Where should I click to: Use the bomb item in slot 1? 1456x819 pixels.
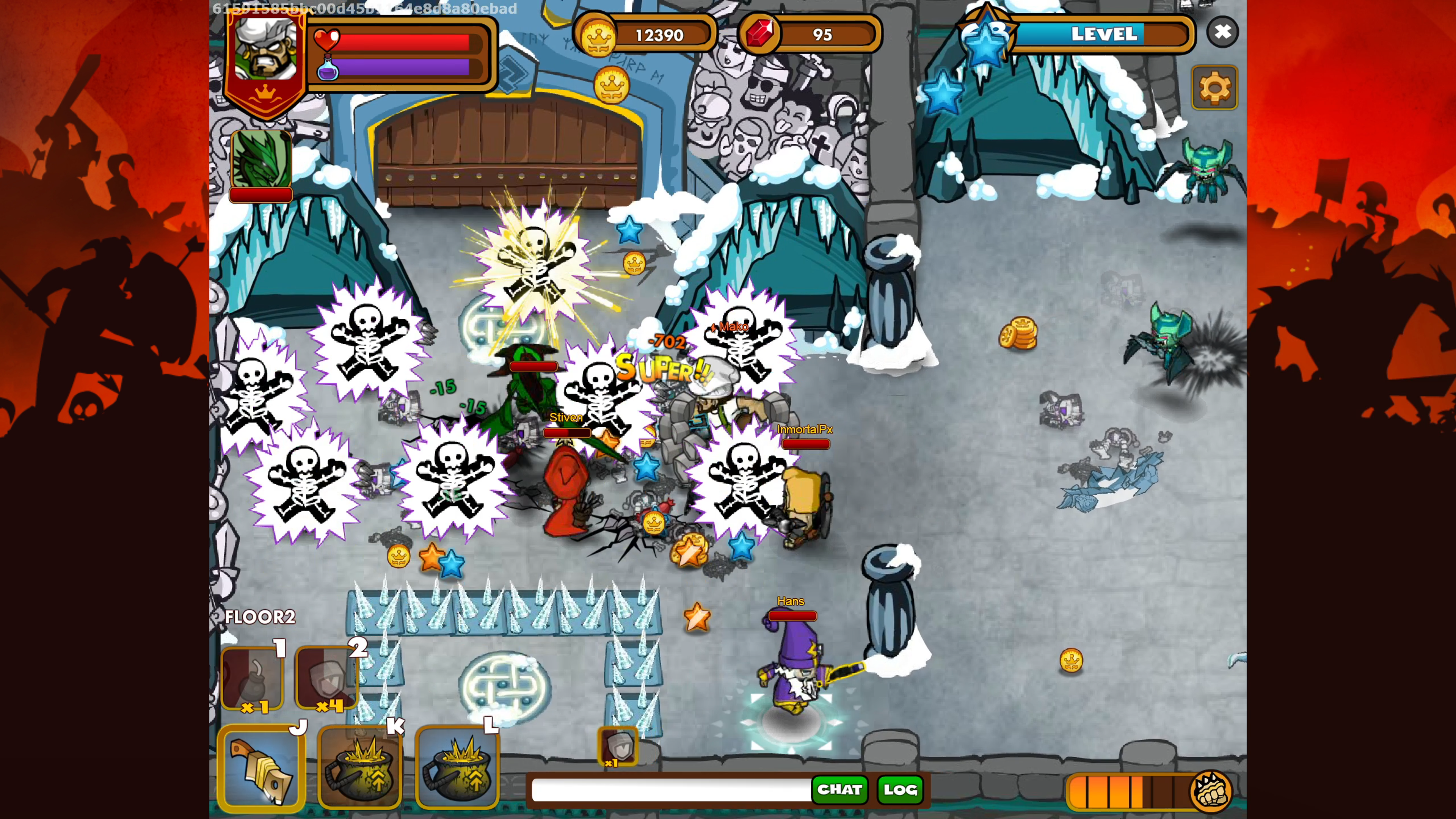[253, 678]
